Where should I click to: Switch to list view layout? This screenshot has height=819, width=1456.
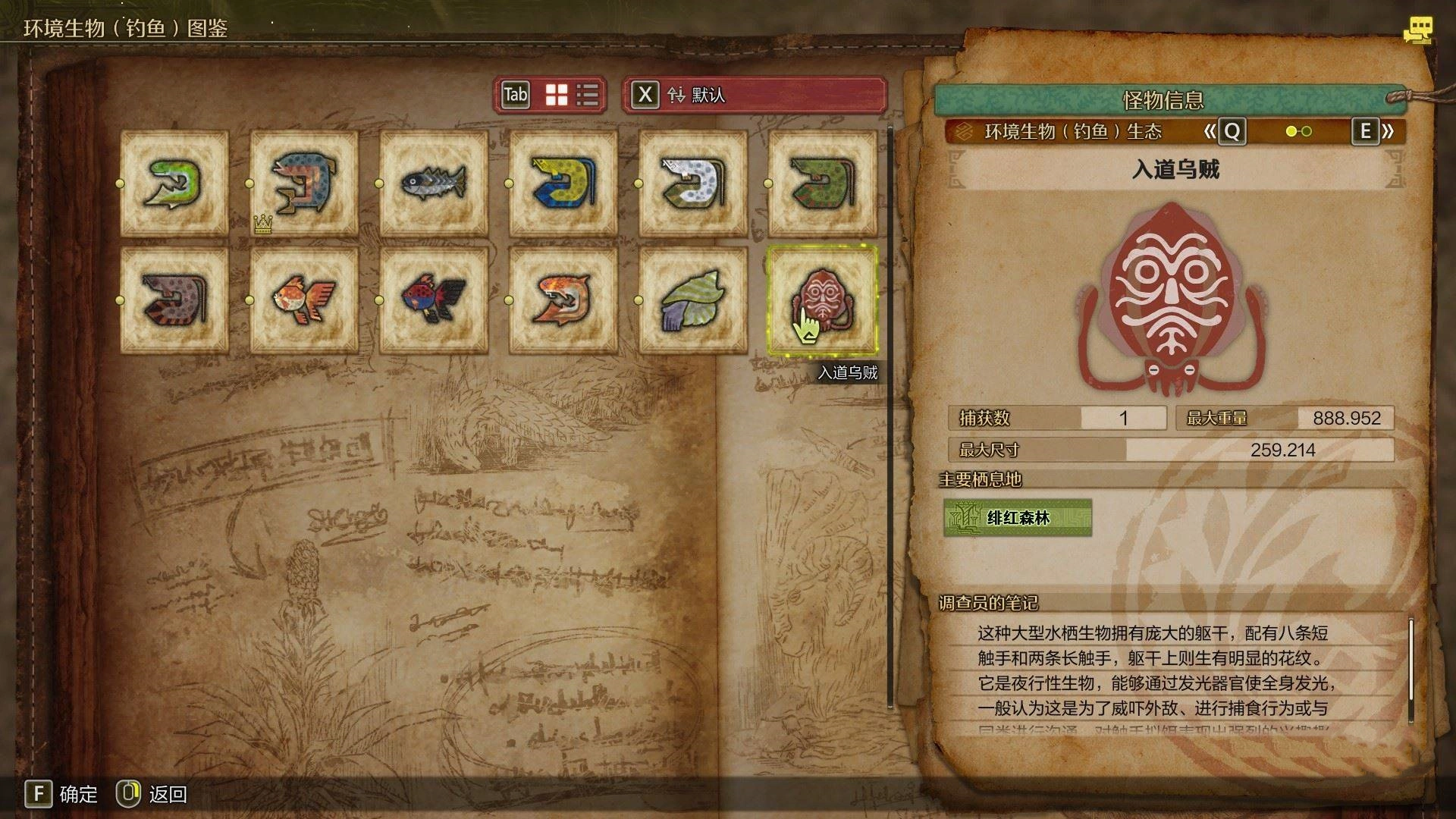[588, 95]
